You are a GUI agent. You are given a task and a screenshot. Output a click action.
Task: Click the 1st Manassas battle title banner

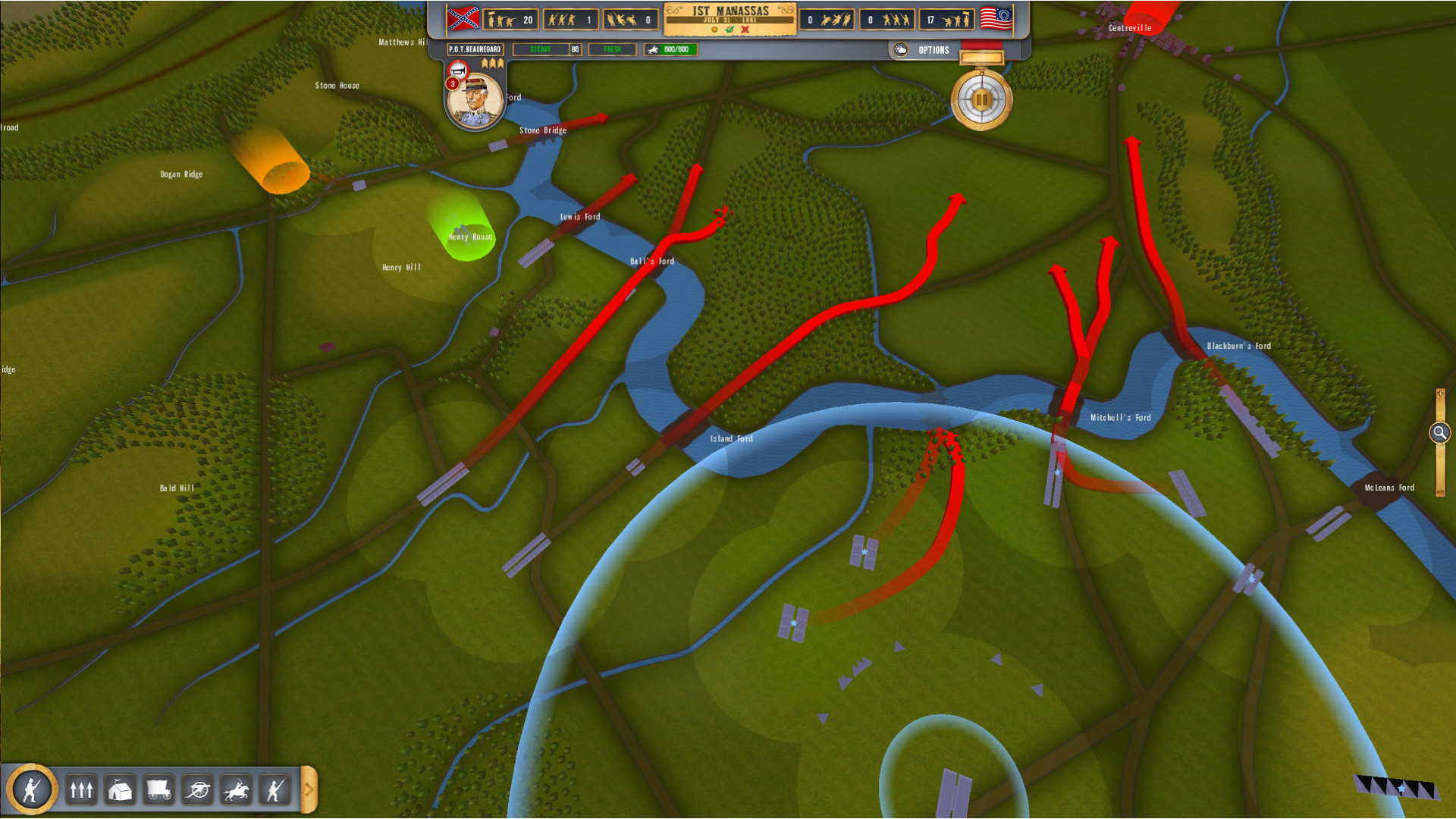[x=730, y=18]
